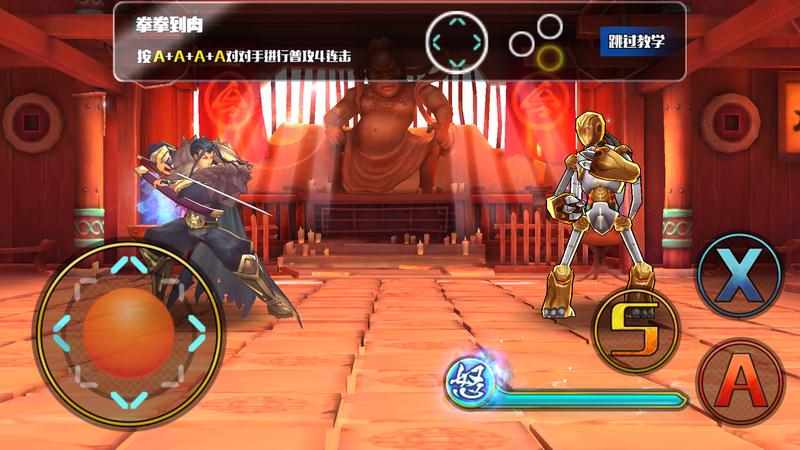Tap the blue X action button
The height and width of the screenshot is (450, 800).
(x=739, y=276)
